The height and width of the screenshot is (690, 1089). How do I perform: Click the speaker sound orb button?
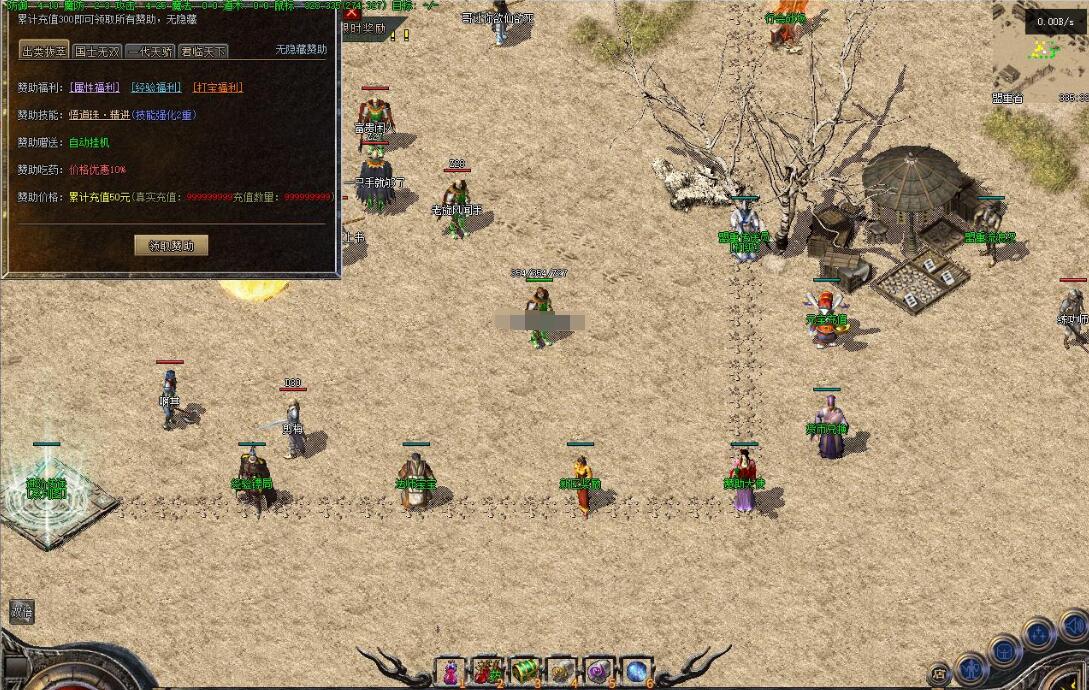click(x=1074, y=626)
